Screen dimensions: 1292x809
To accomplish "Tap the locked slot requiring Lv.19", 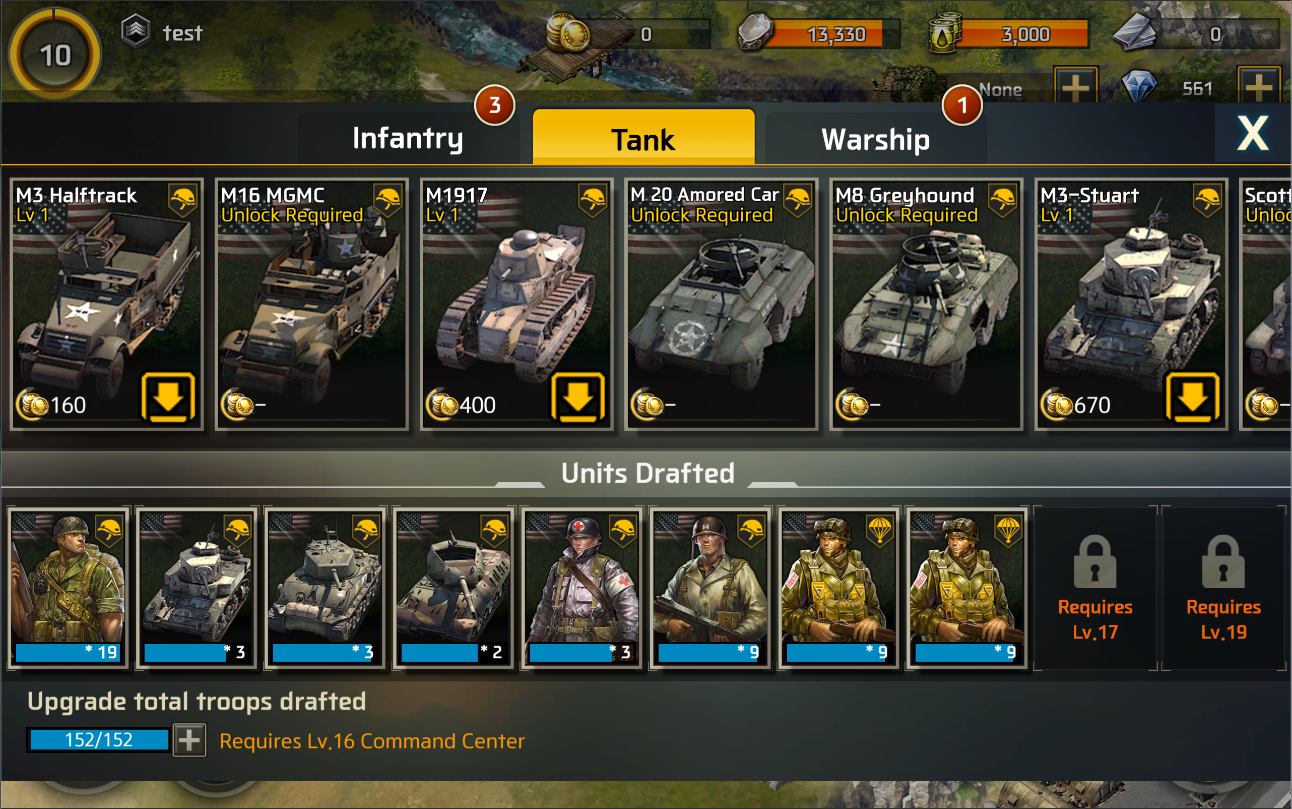I will 1223,588.
